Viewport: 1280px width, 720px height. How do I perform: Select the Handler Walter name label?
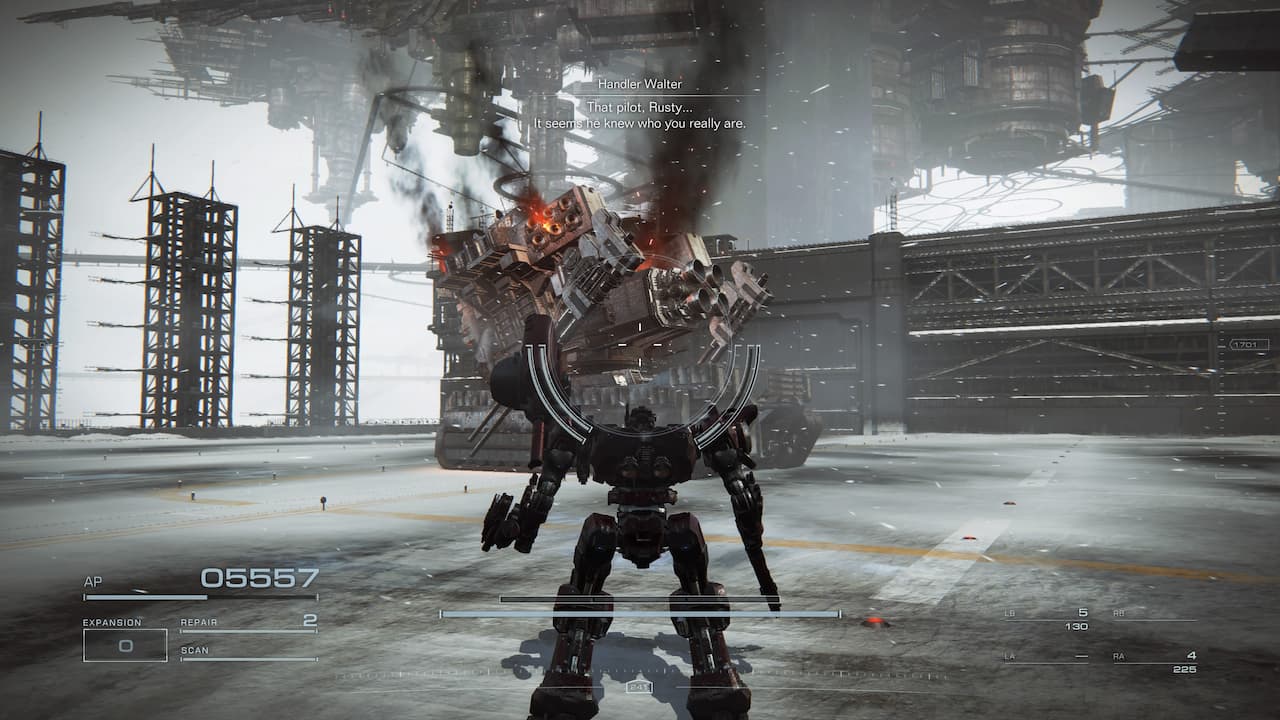click(640, 84)
